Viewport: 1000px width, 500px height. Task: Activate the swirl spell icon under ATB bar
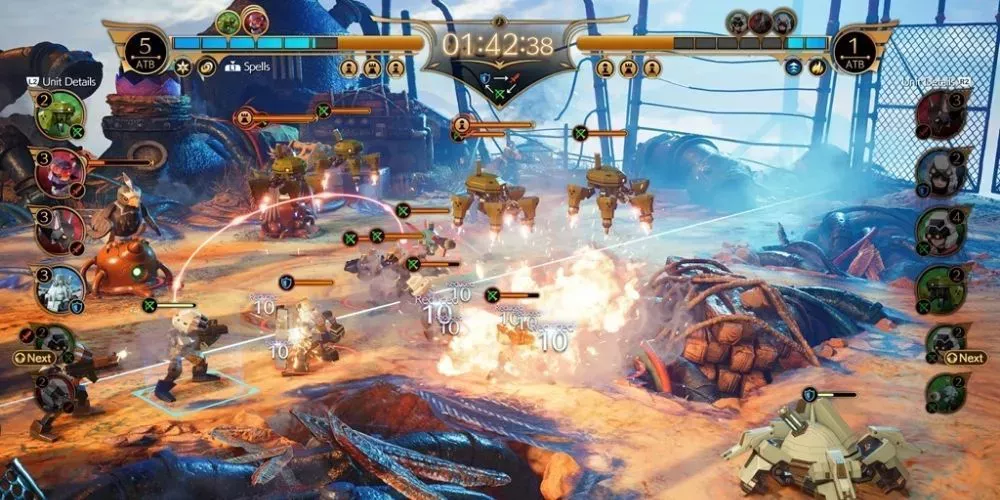point(207,67)
